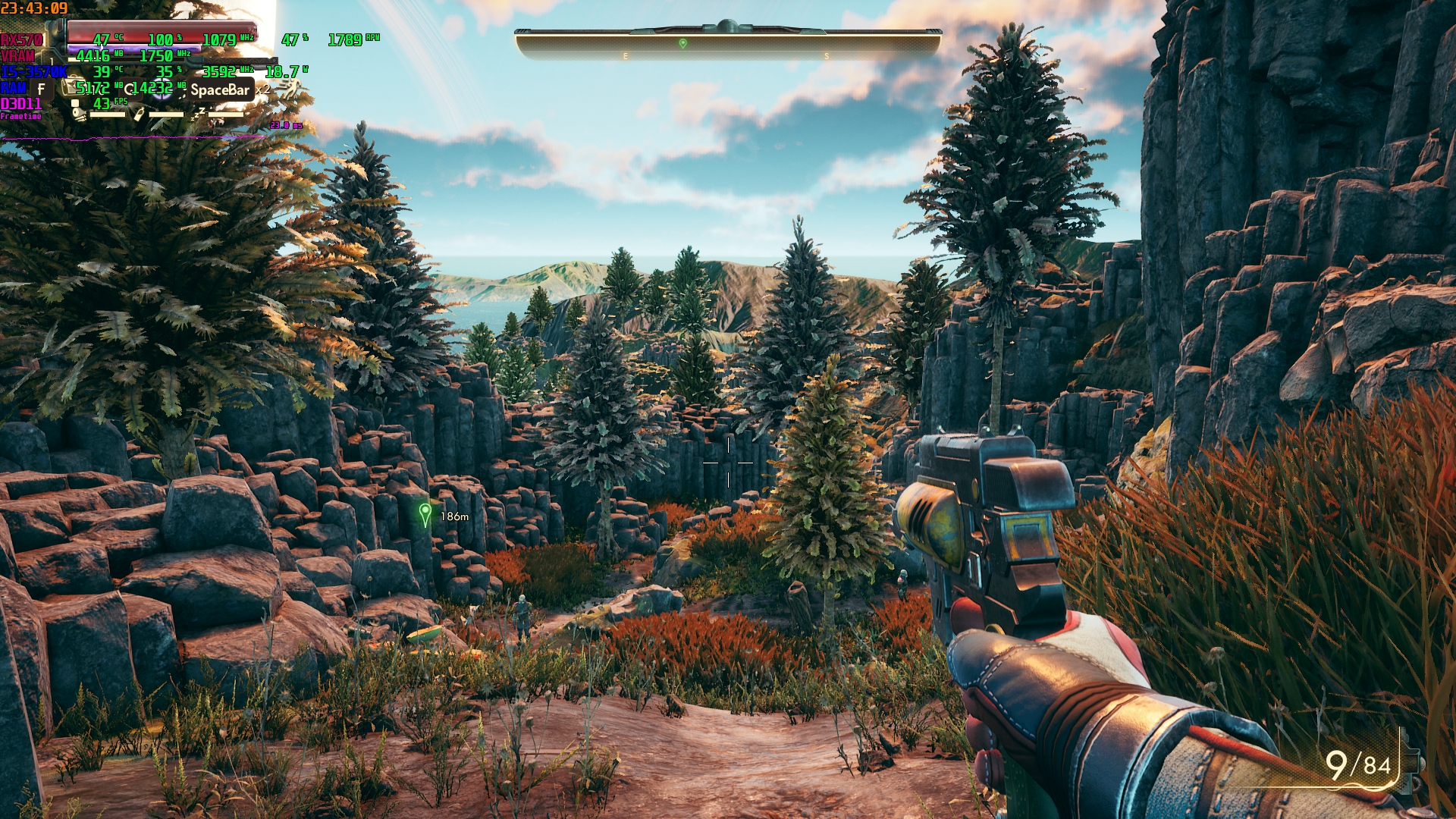
Task: Activate the Tactical Time Dilation icon
Action: tap(161, 88)
